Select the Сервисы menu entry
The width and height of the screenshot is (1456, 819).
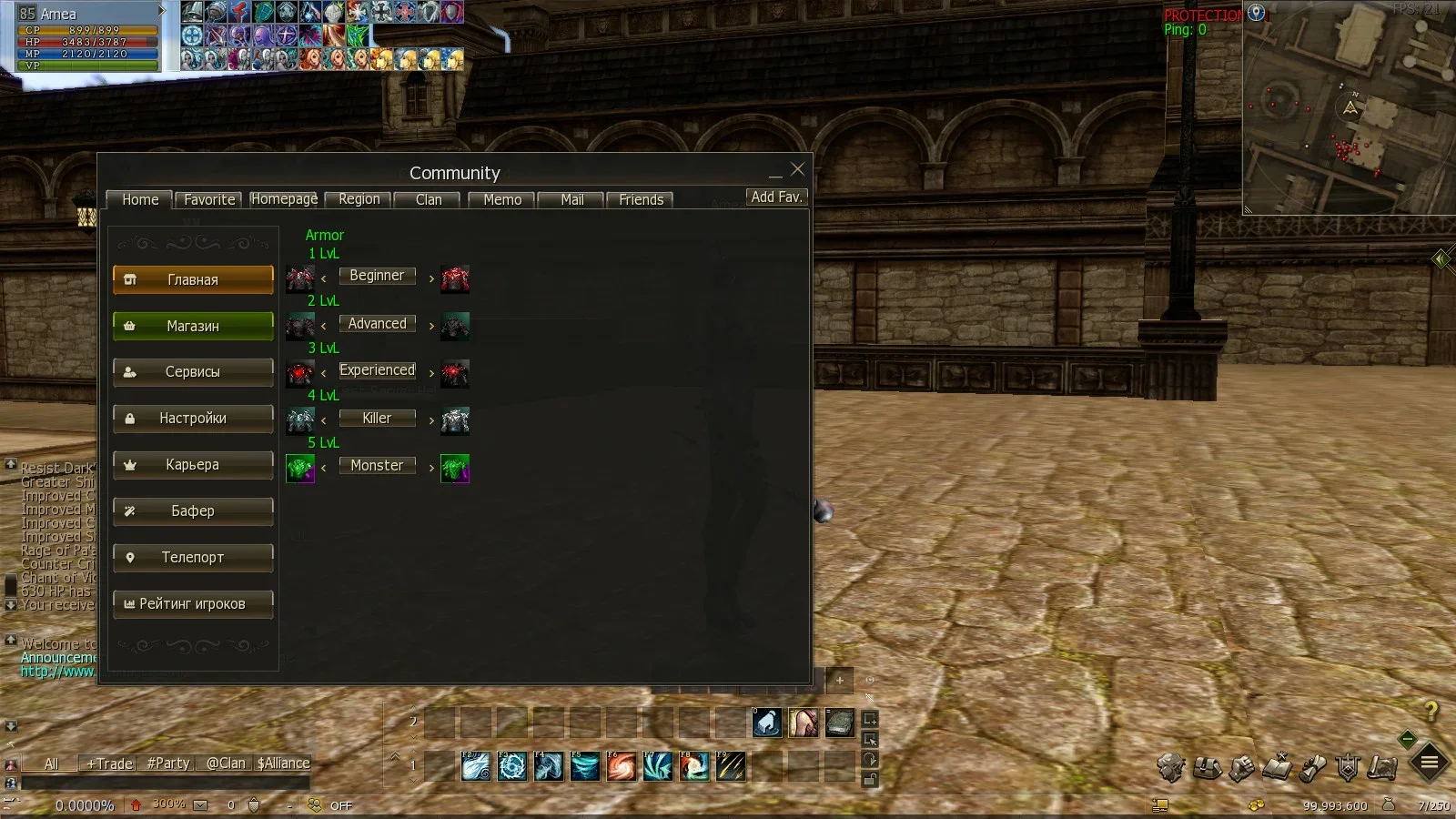tap(193, 372)
